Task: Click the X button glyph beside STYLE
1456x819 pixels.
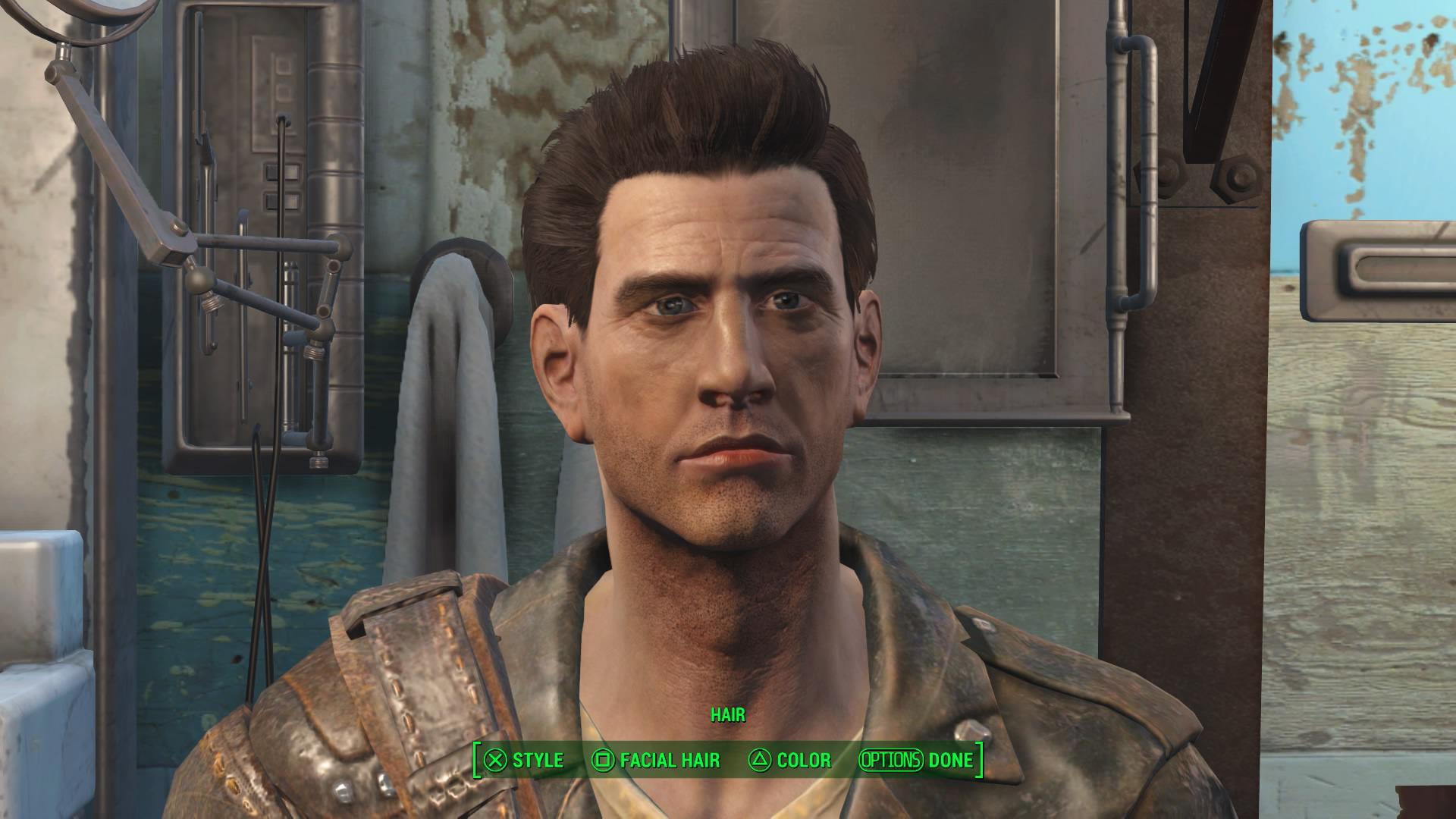Action: coord(497,761)
